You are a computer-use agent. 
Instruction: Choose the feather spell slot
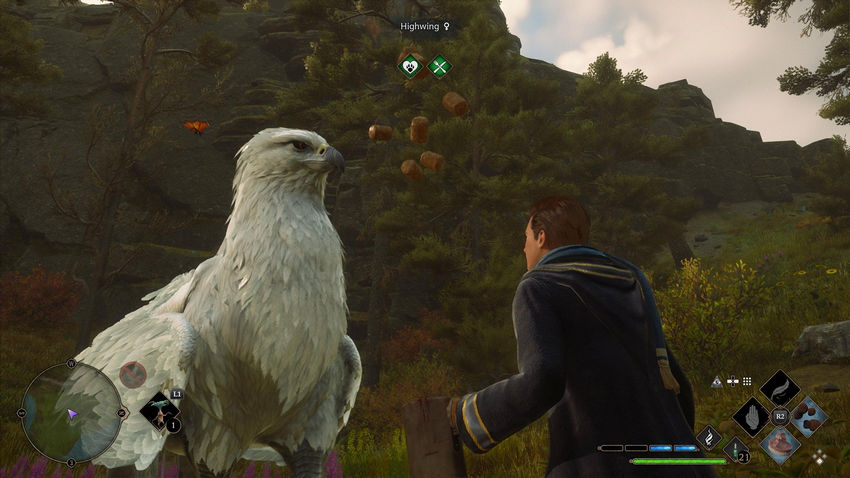(779, 388)
